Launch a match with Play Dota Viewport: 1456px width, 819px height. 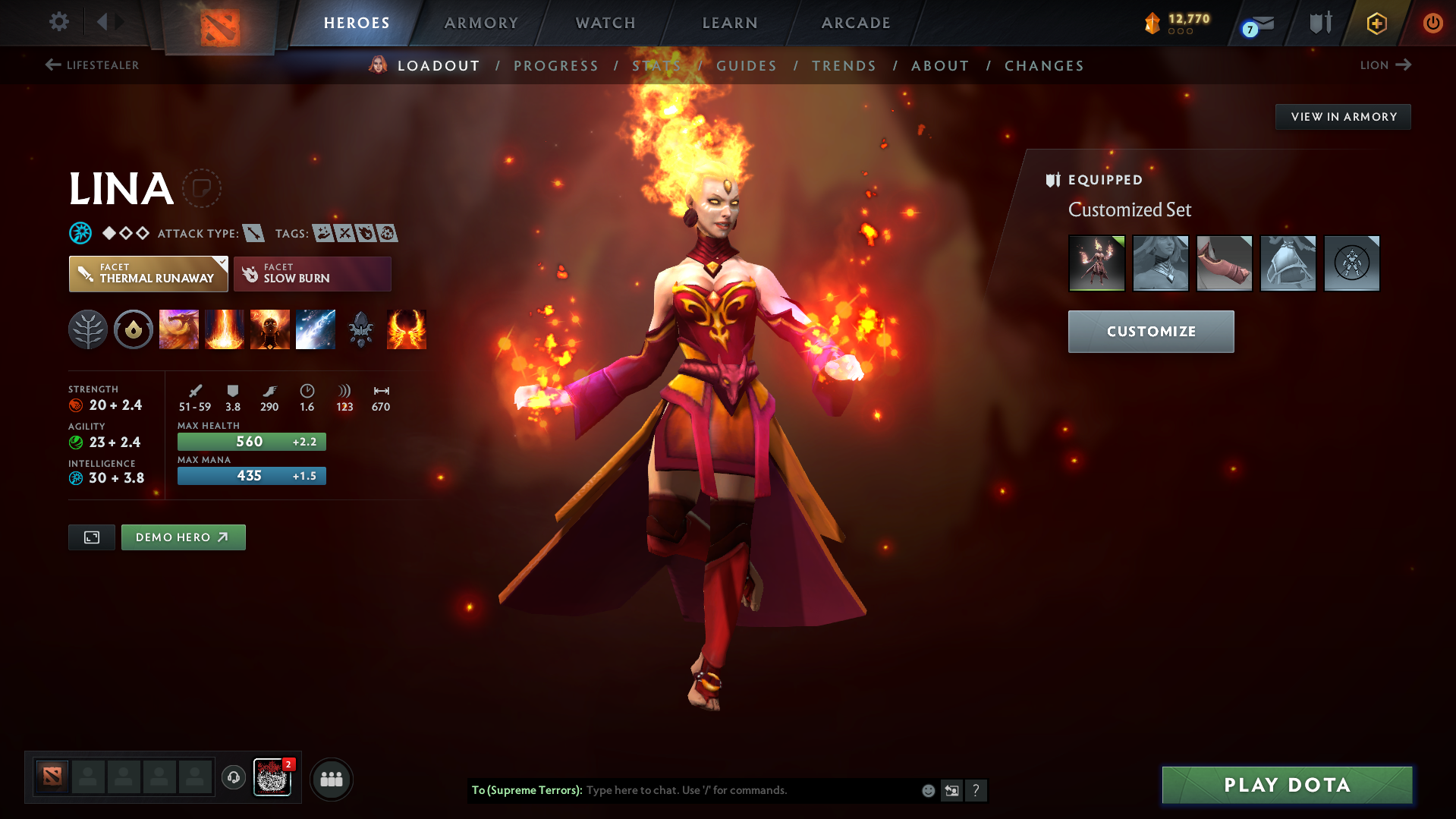click(1287, 785)
